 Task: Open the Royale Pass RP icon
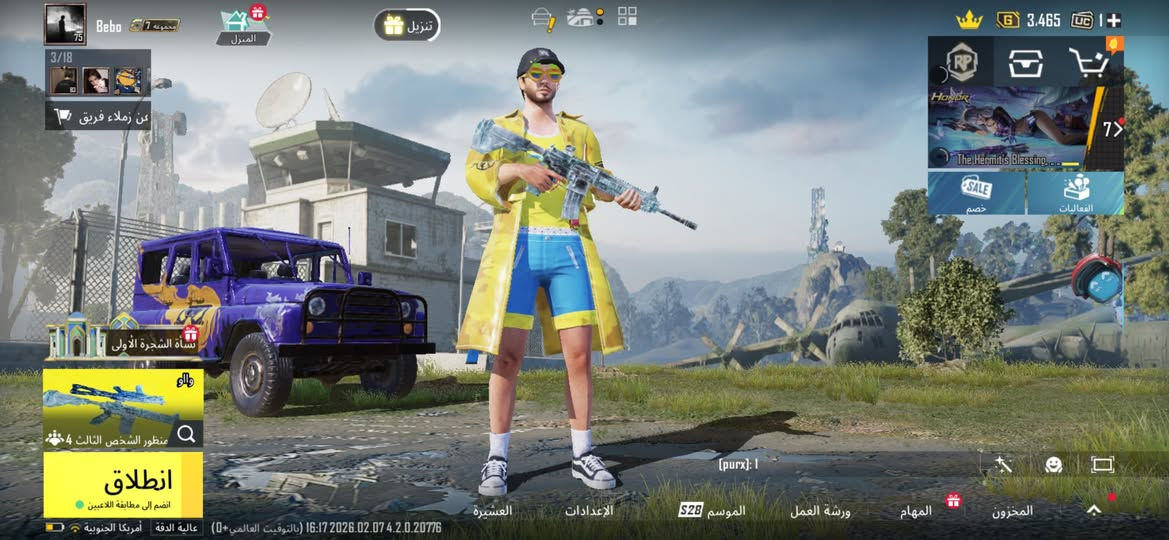click(x=961, y=63)
